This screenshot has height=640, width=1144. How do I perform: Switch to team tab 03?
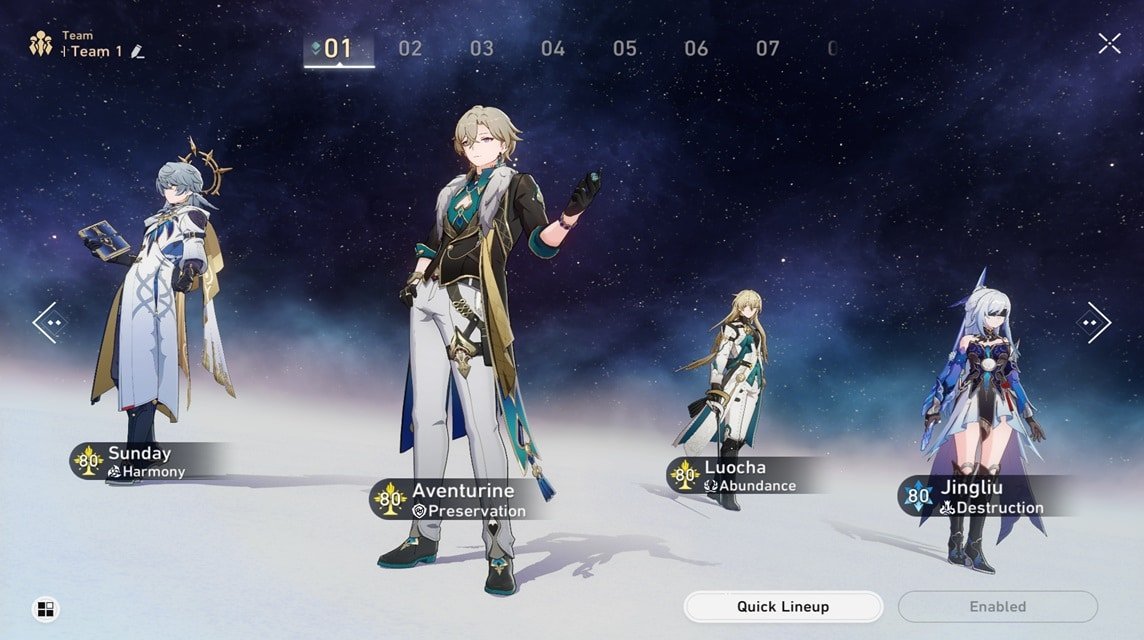pos(482,48)
